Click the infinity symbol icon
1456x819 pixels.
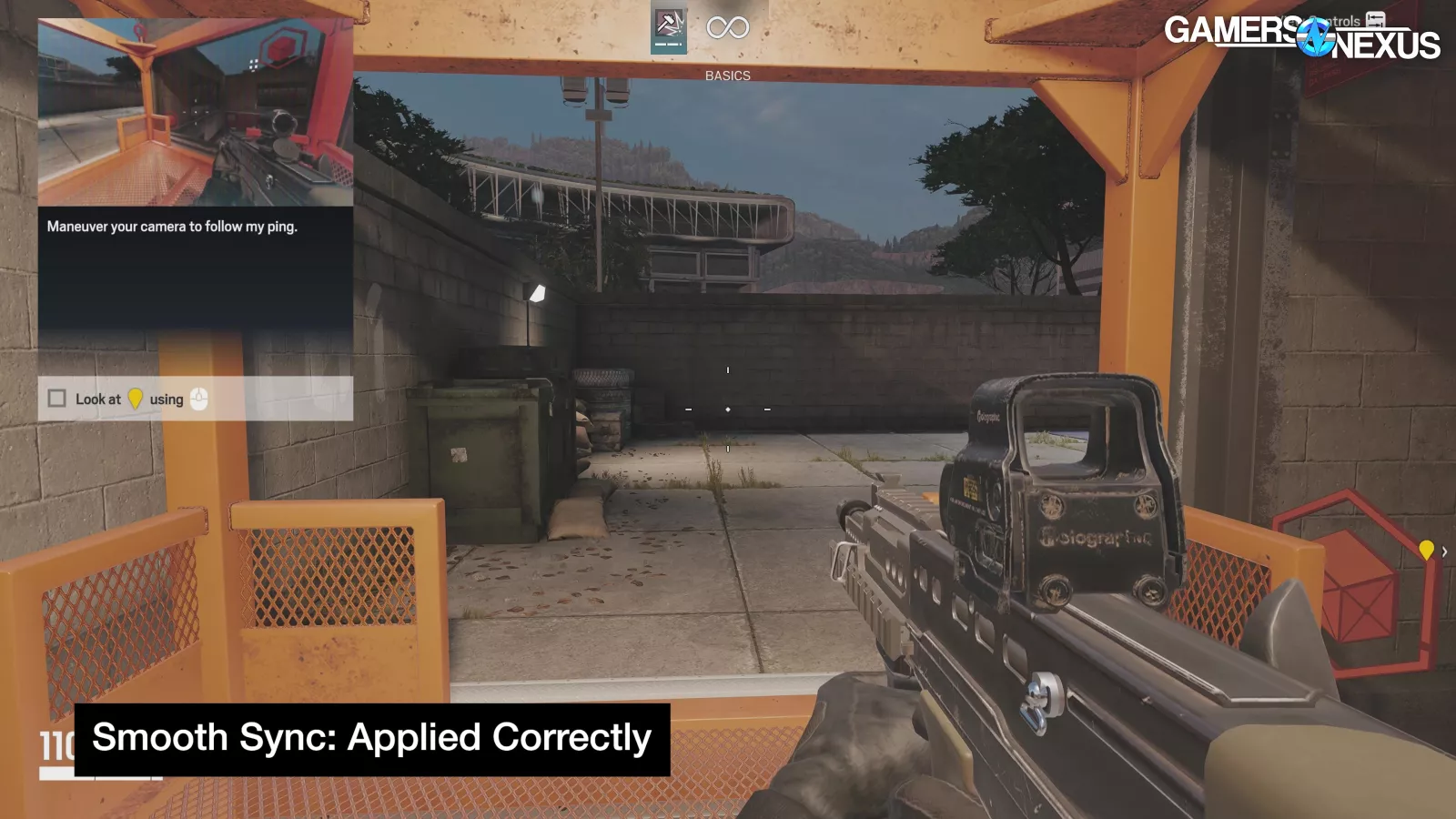(728, 28)
